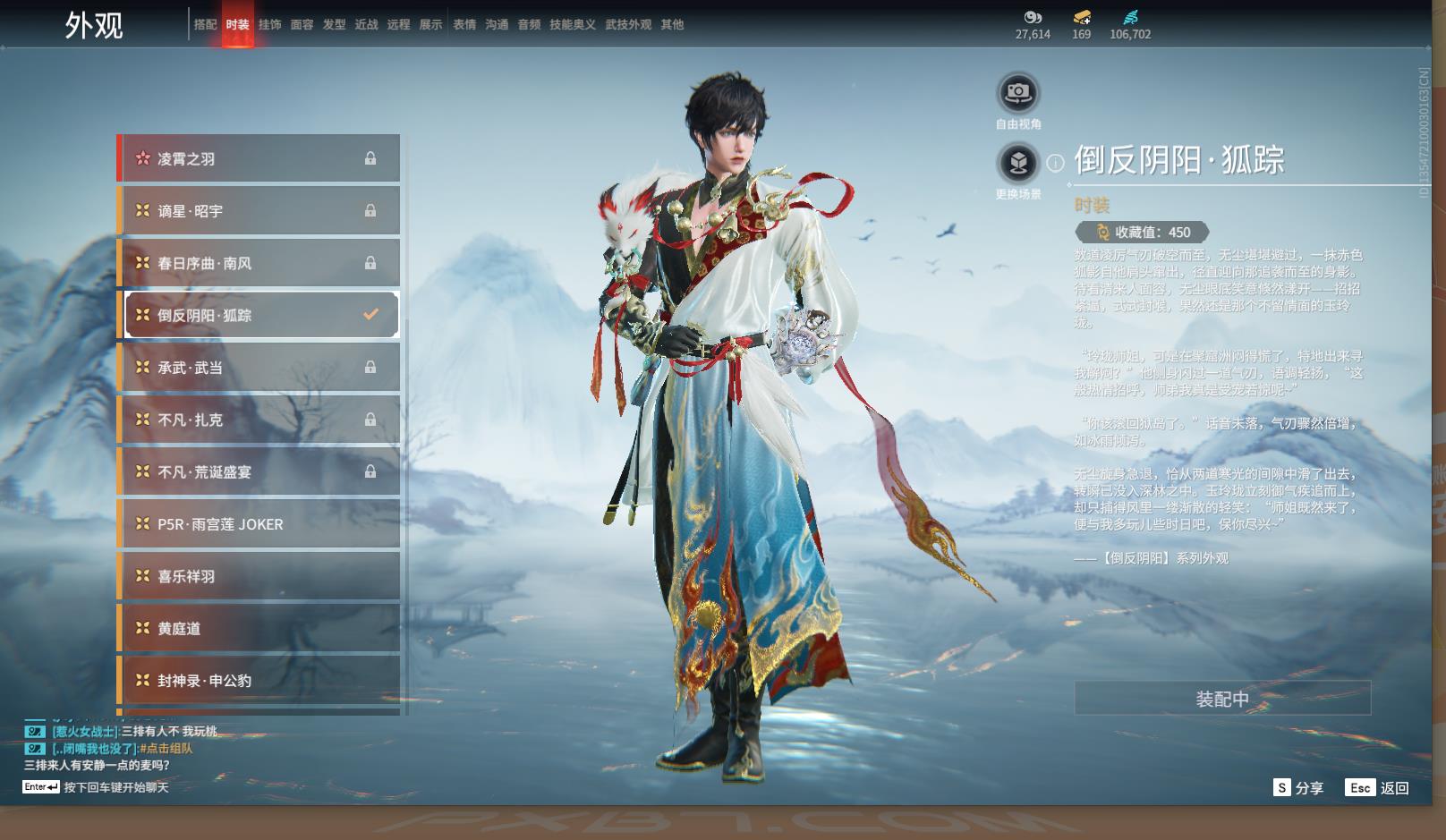Click the 分享 share button

(x=1298, y=787)
